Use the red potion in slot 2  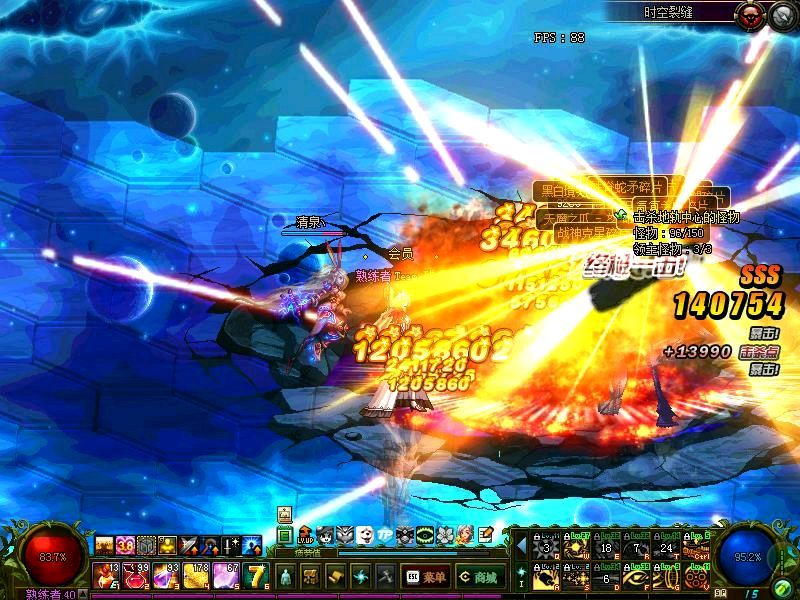[135, 575]
